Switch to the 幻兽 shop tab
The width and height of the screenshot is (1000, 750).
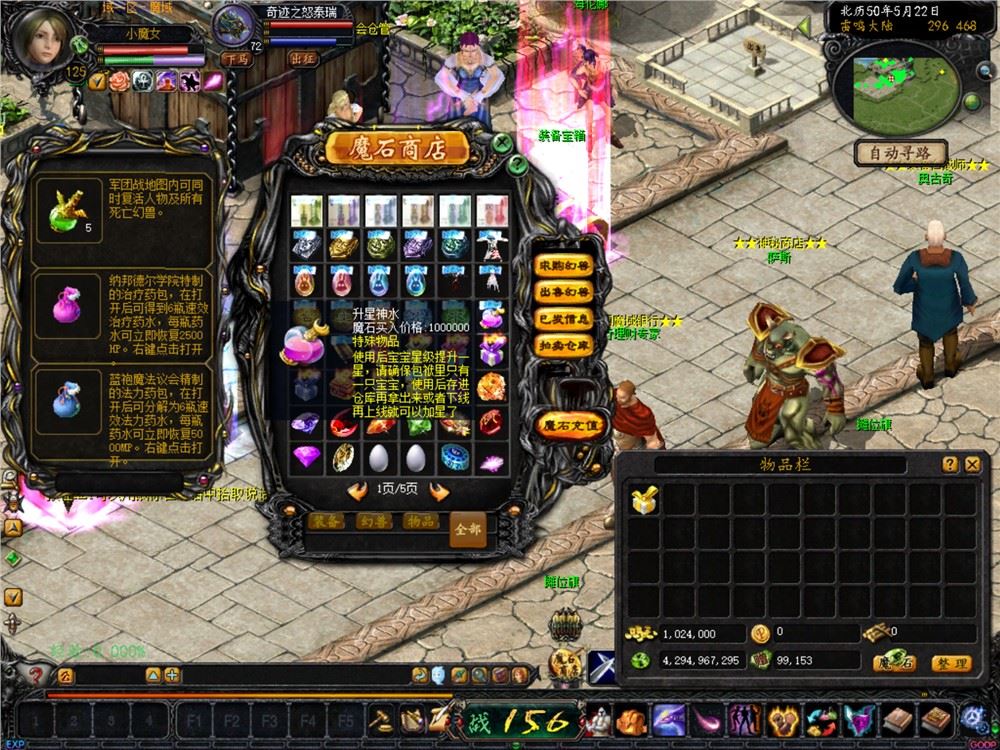pos(374,522)
